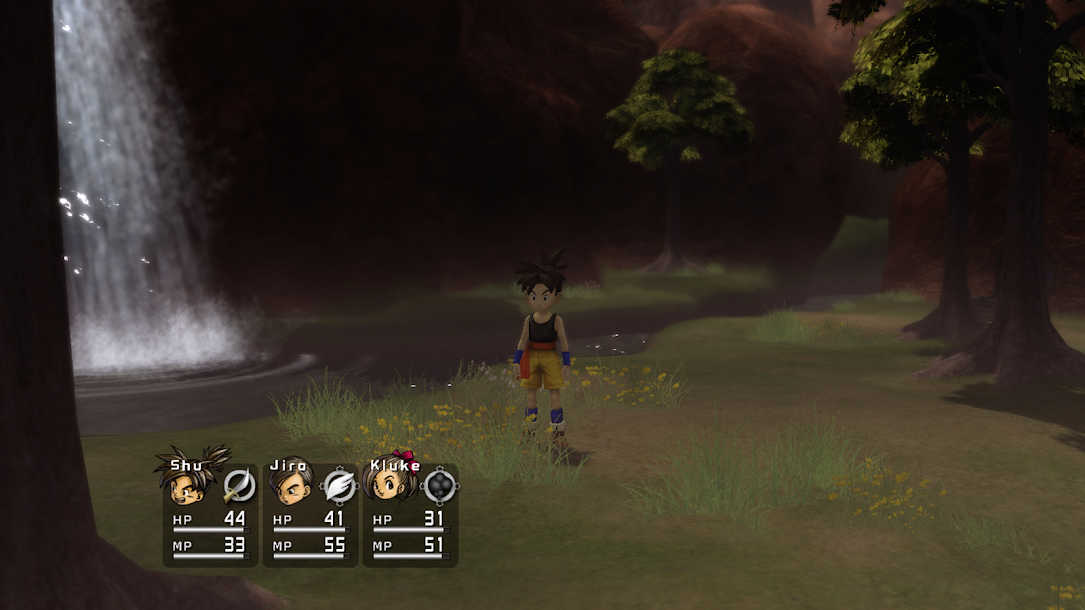Click the dark orbs class icon beside Kluke

[x=440, y=486]
